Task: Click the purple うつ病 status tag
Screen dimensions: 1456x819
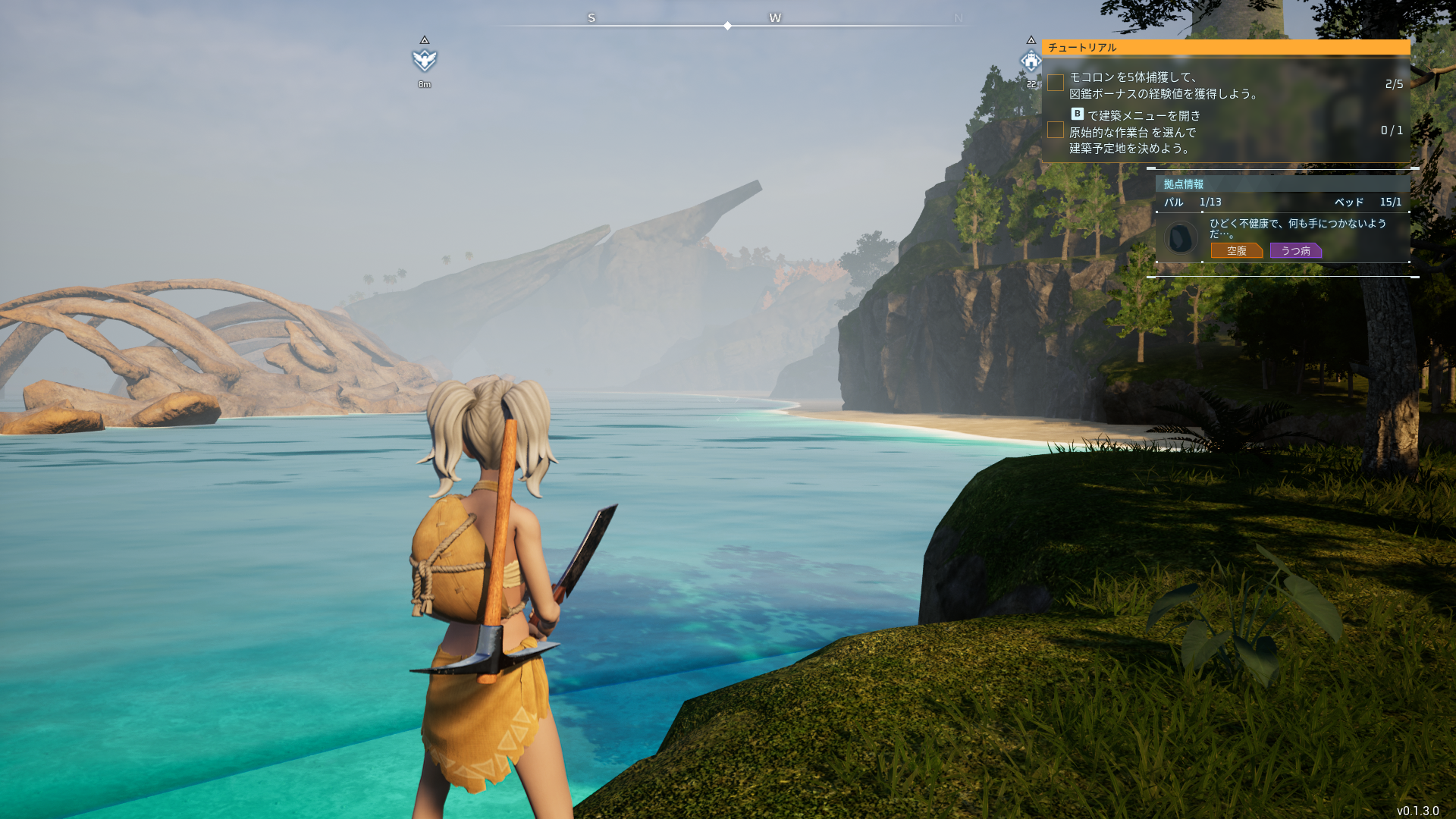Action: pos(1295,250)
